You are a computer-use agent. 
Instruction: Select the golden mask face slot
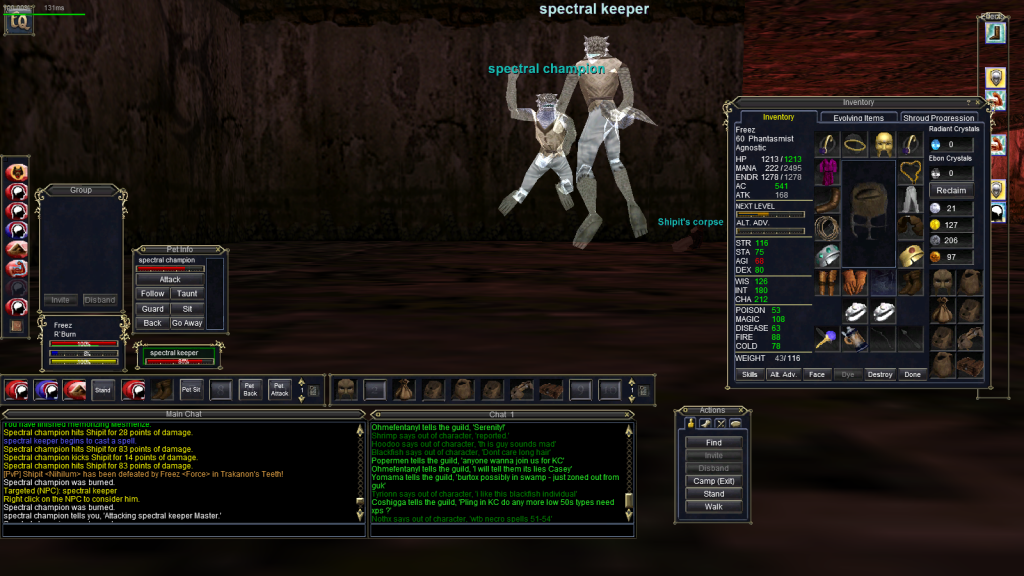pos(882,144)
